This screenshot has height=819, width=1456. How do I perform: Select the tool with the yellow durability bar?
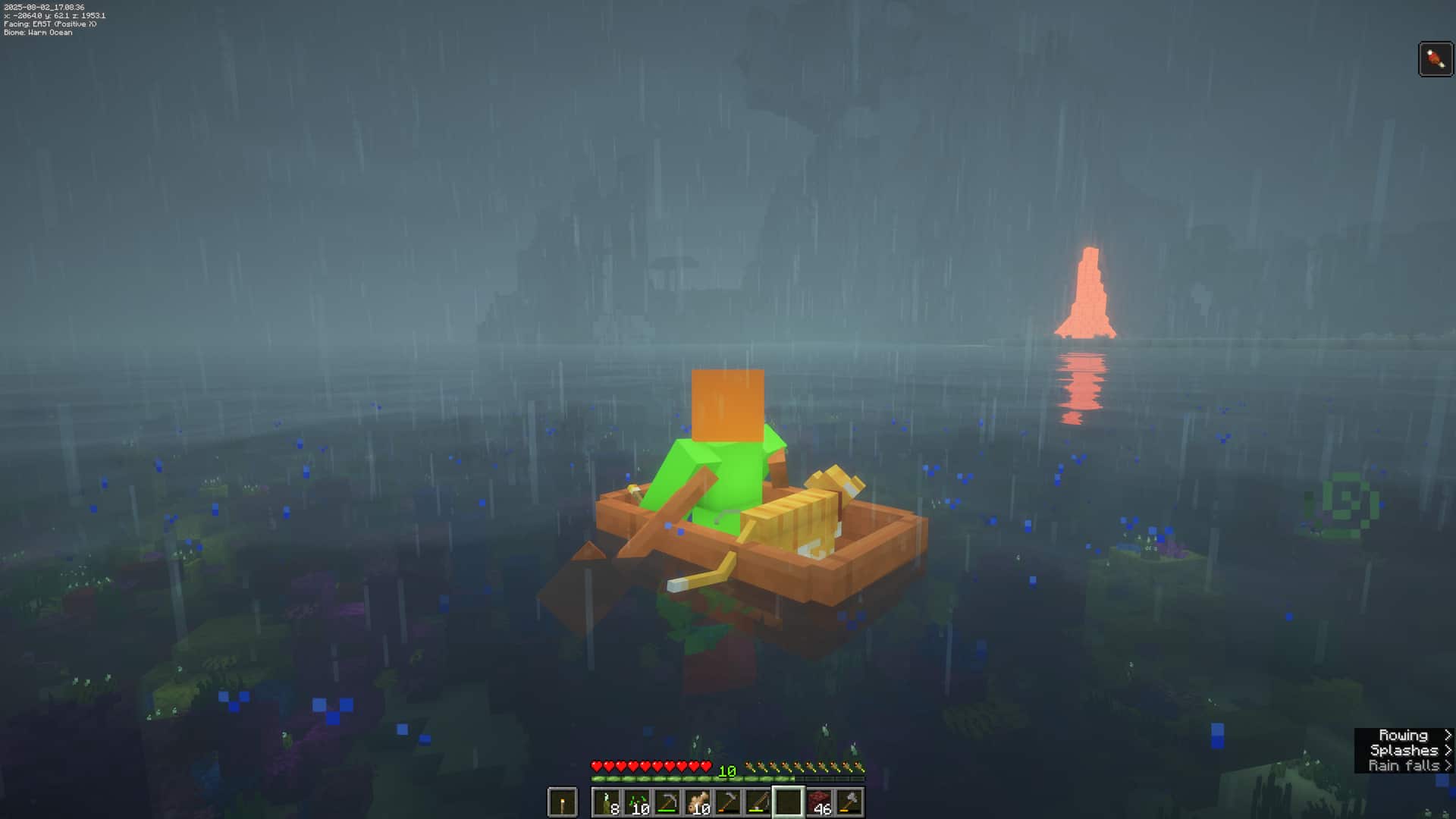(758, 802)
